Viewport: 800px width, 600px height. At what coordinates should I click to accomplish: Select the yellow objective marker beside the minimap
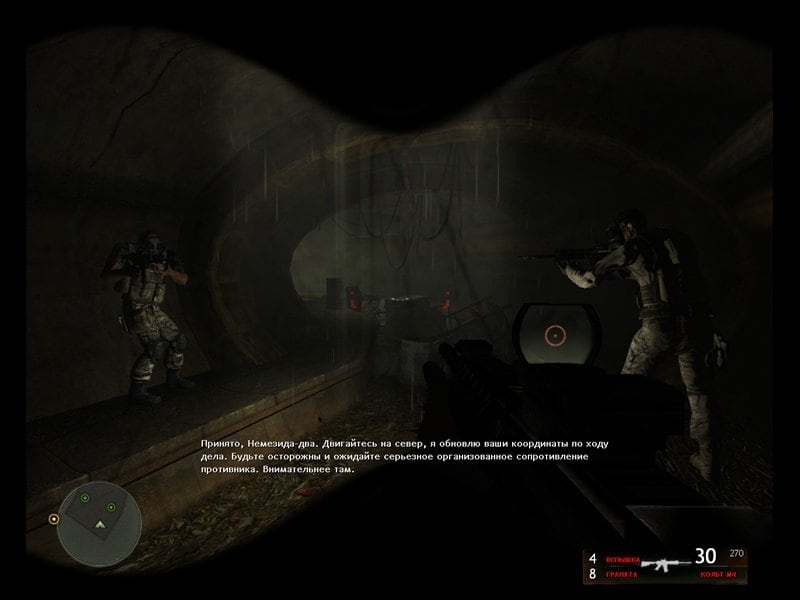click(x=53, y=519)
